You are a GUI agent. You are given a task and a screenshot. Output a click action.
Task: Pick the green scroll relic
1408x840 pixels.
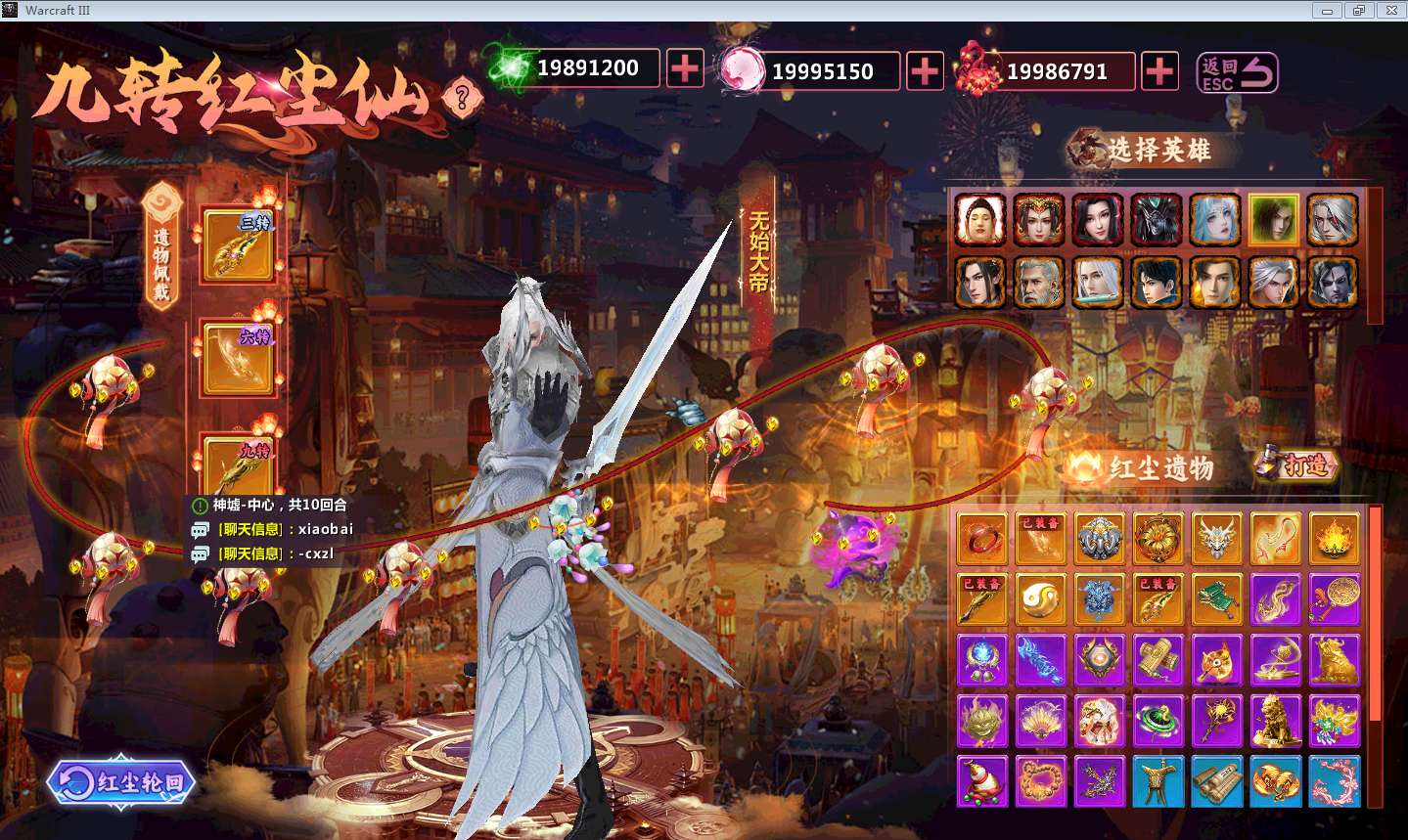(x=1216, y=598)
